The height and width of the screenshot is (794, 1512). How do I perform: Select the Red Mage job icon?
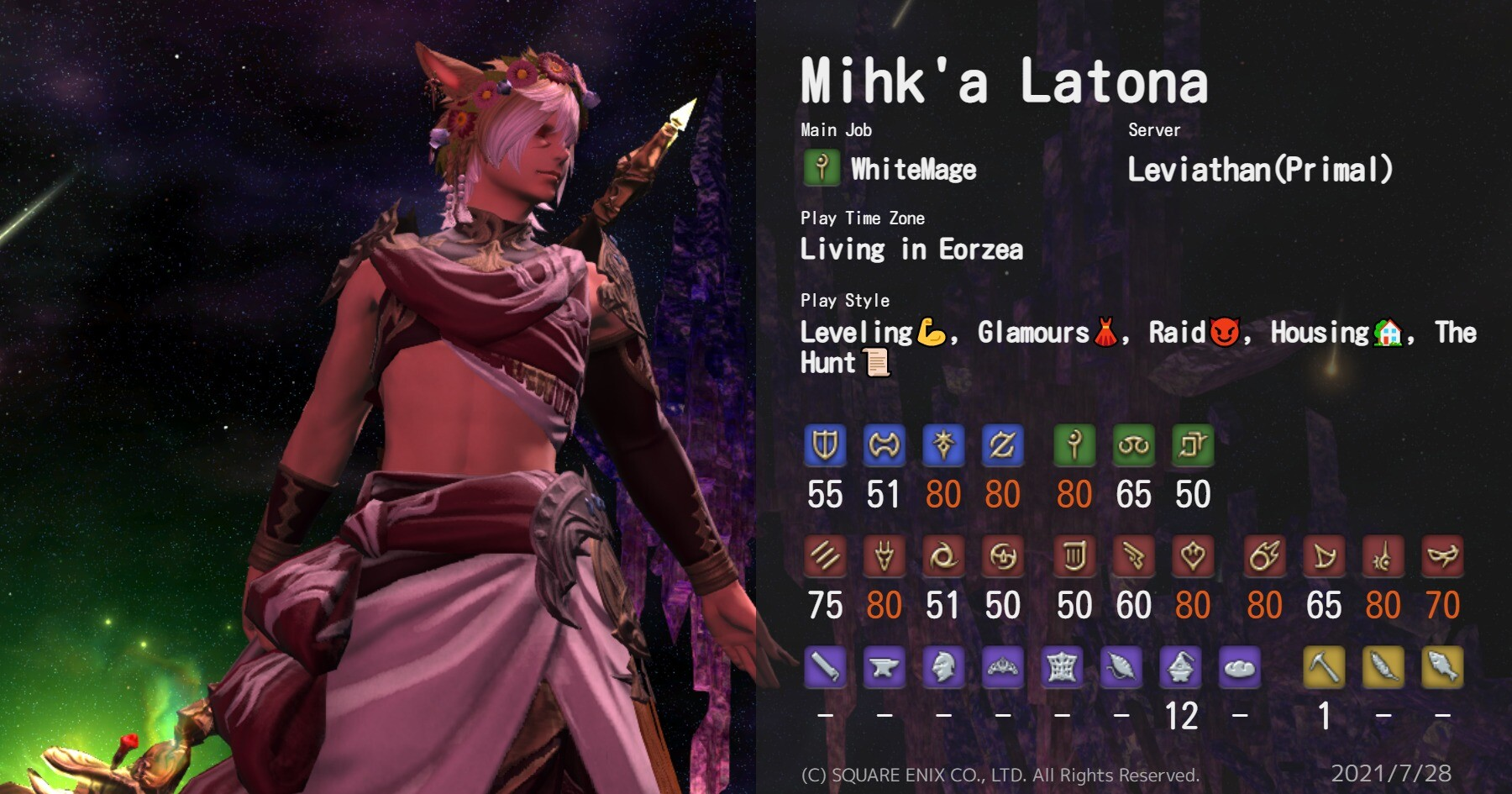click(x=1383, y=555)
